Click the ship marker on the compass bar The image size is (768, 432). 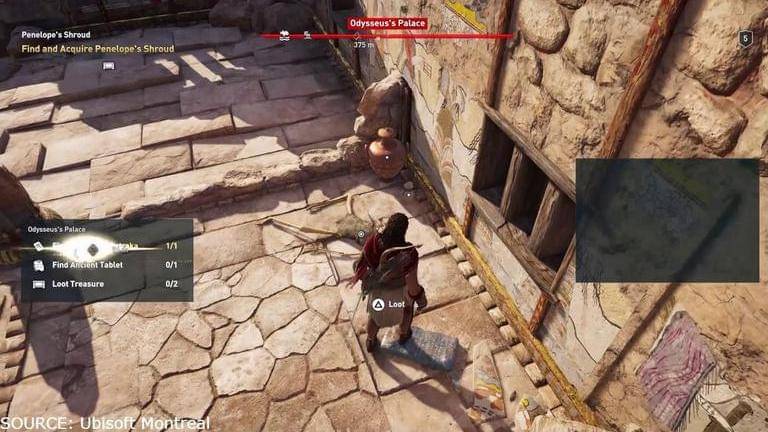click(x=285, y=35)
